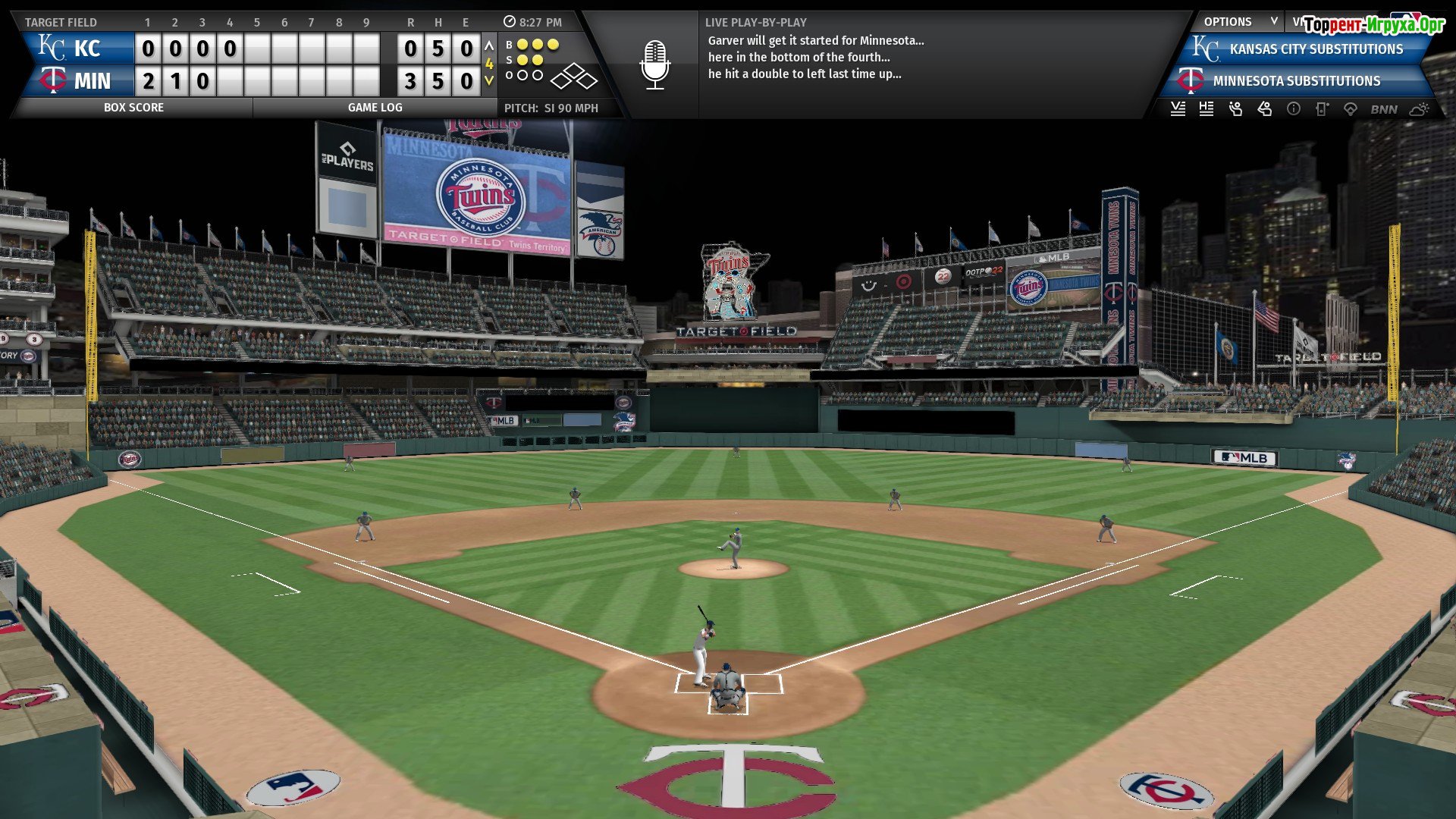
Task: Switch to the Game Log tab
Action: pyautogui.click(x=375, y=108)
